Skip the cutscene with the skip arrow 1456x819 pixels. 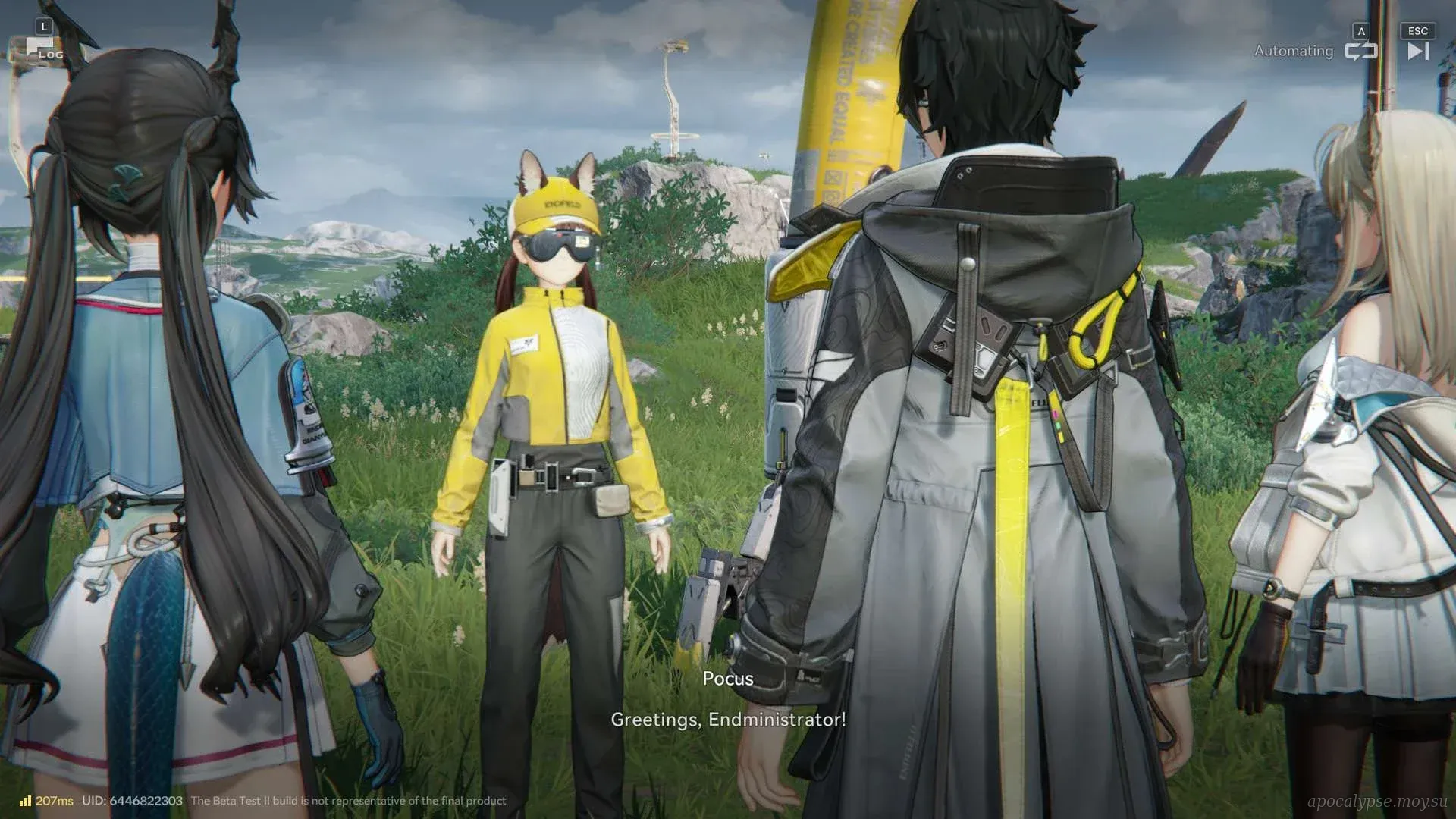tap(1417, 51)
